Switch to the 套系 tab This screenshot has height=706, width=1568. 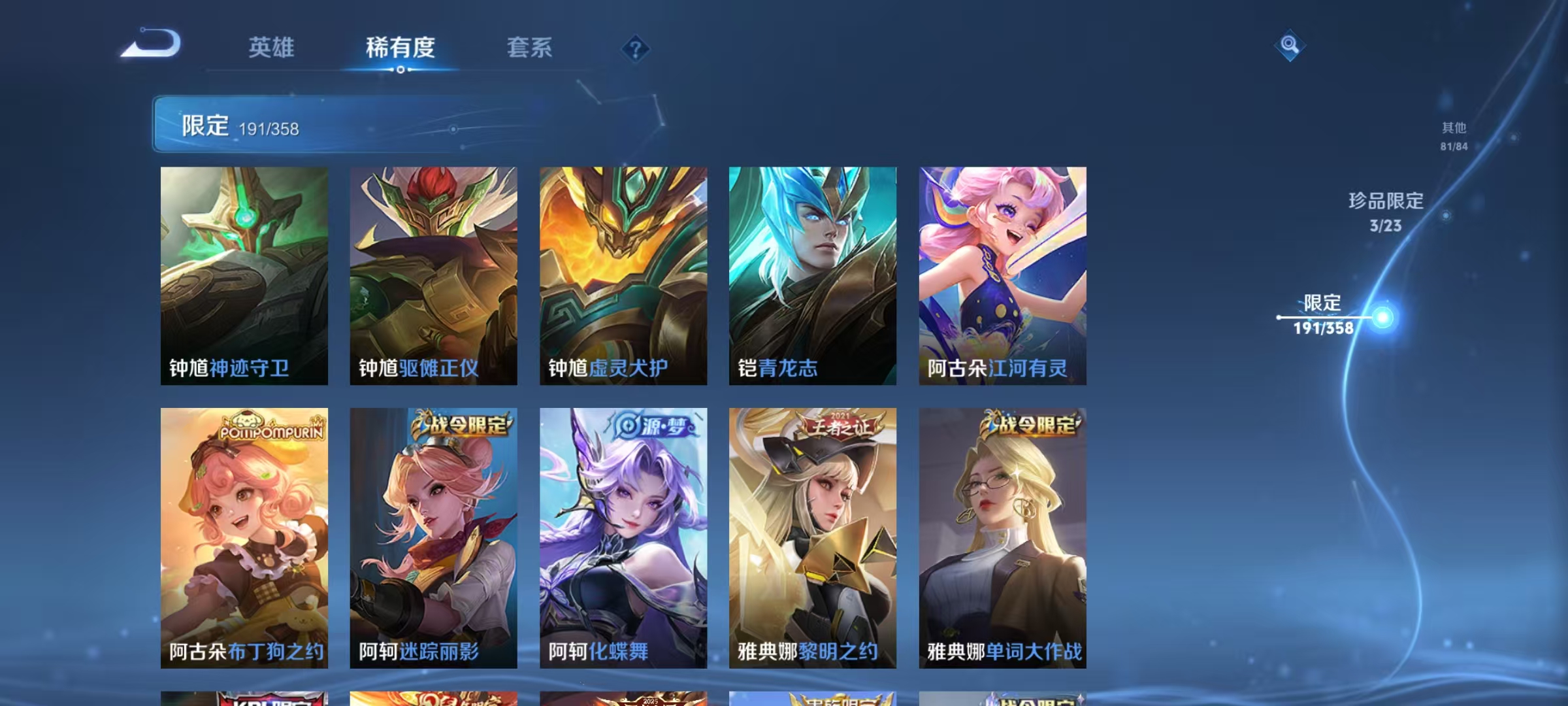coord(529,47)
